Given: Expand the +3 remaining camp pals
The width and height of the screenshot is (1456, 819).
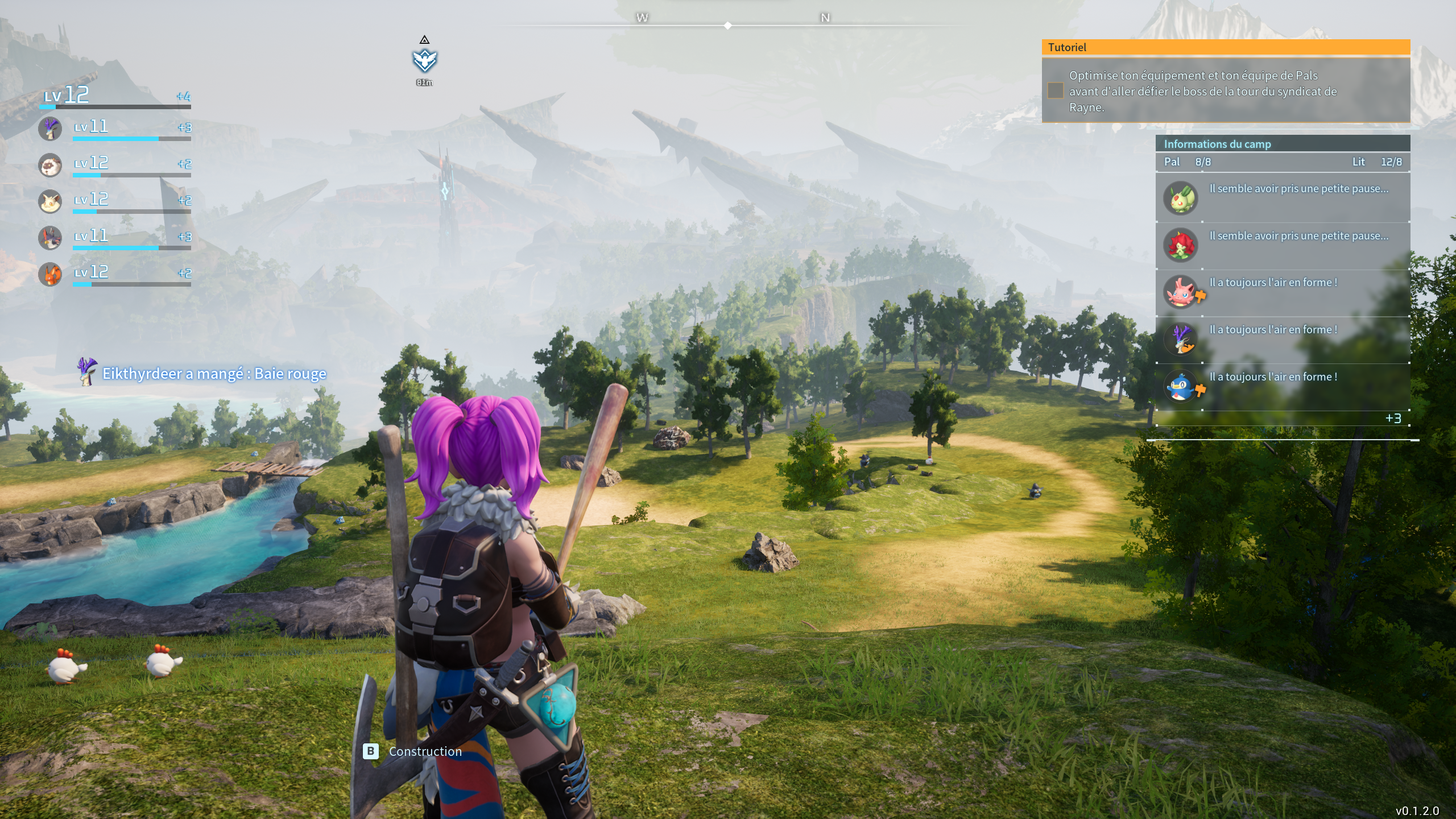Looking at the screenshot, I should pos(1393,419).
